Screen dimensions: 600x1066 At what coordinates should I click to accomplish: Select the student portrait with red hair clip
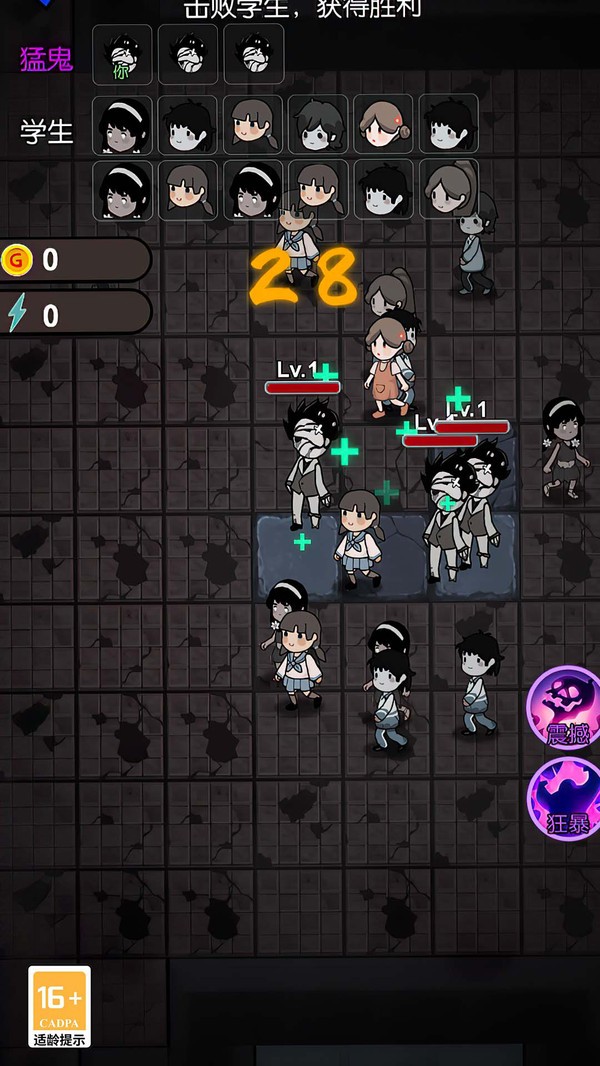383,124
